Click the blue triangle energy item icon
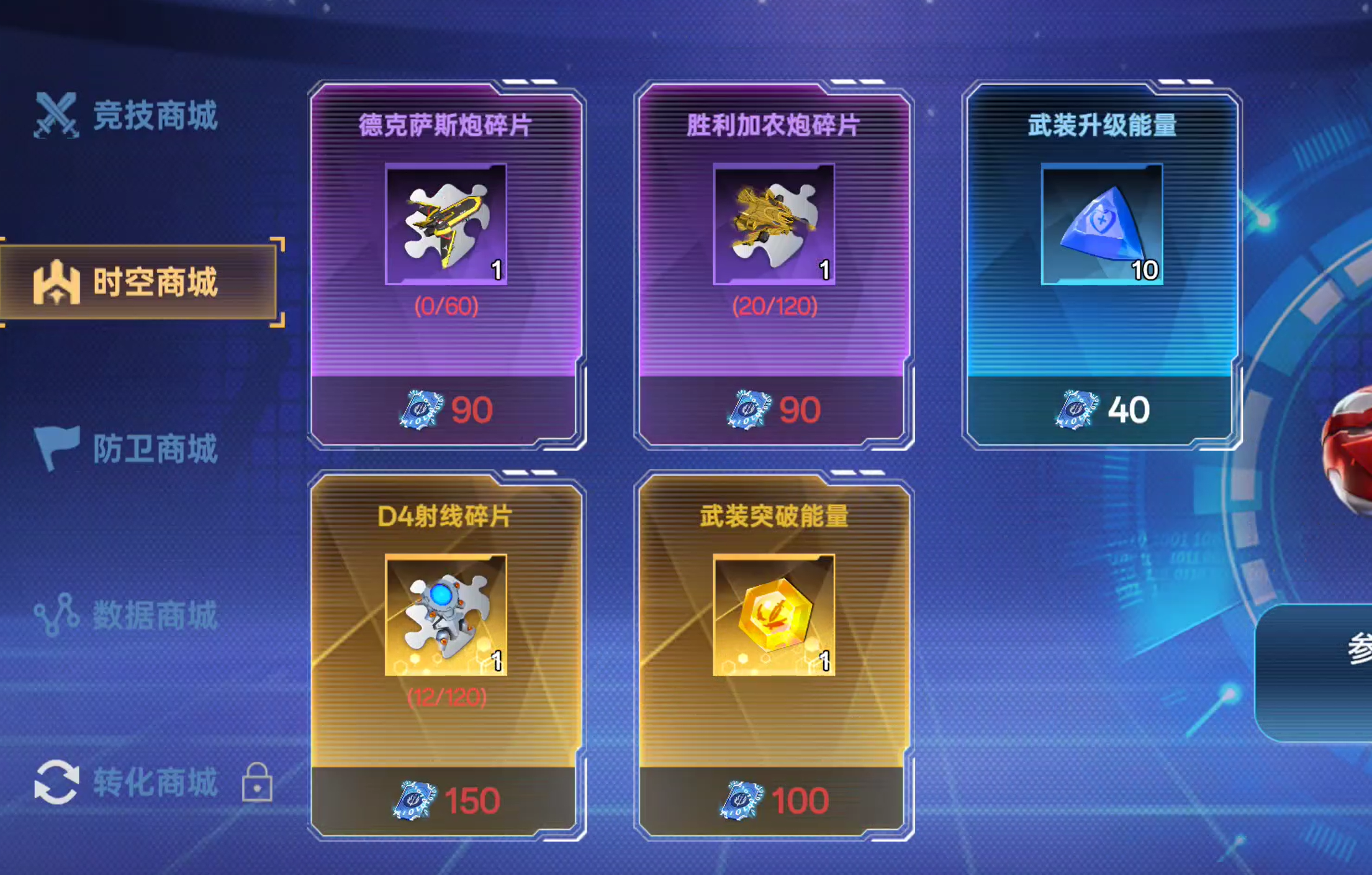 pyautogui.click(x=1102, y=223)
